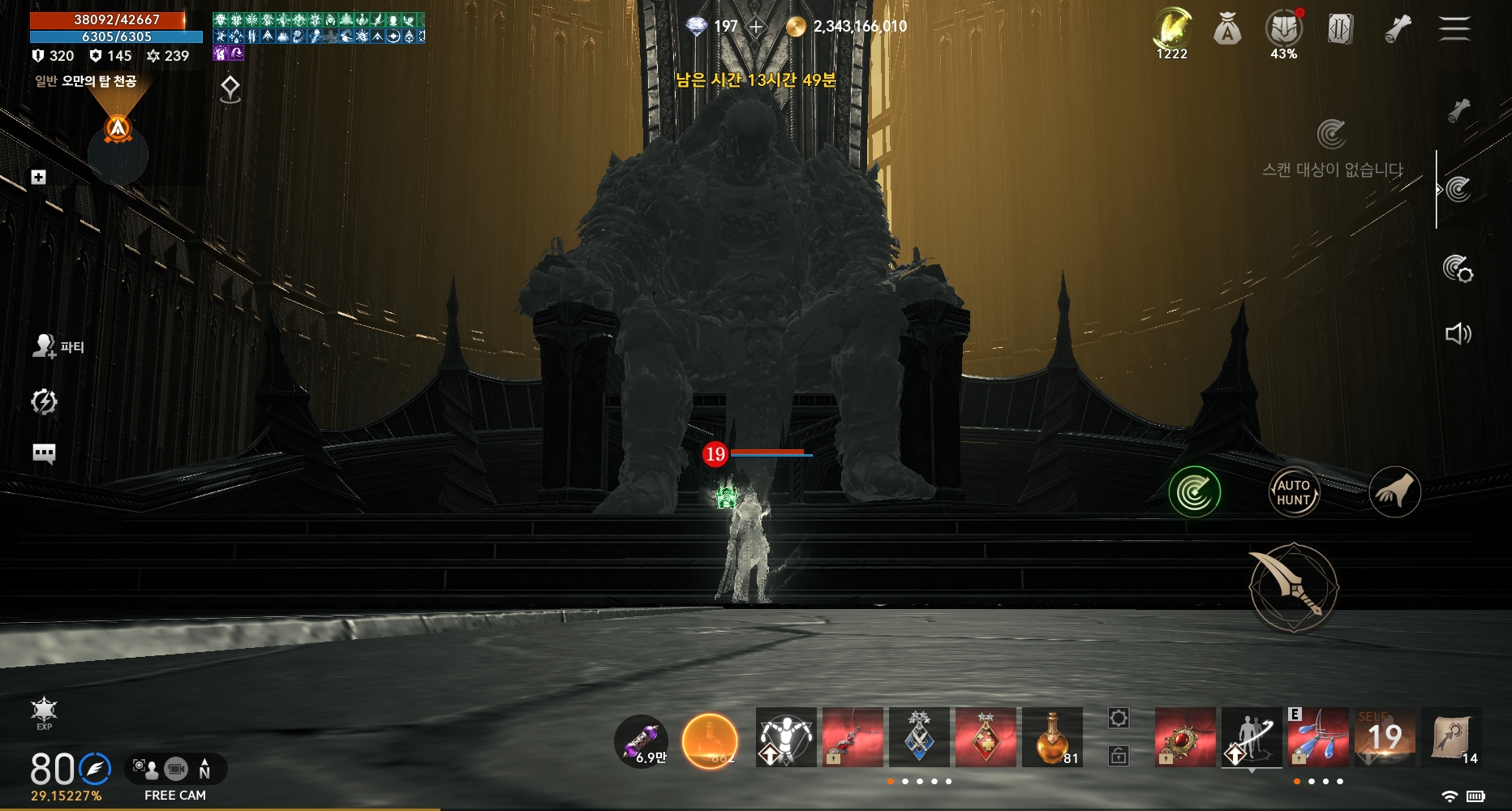Attack with the dagger button
The height and width of the screenshot is (811, 1512).
(x=1293, y=587)
